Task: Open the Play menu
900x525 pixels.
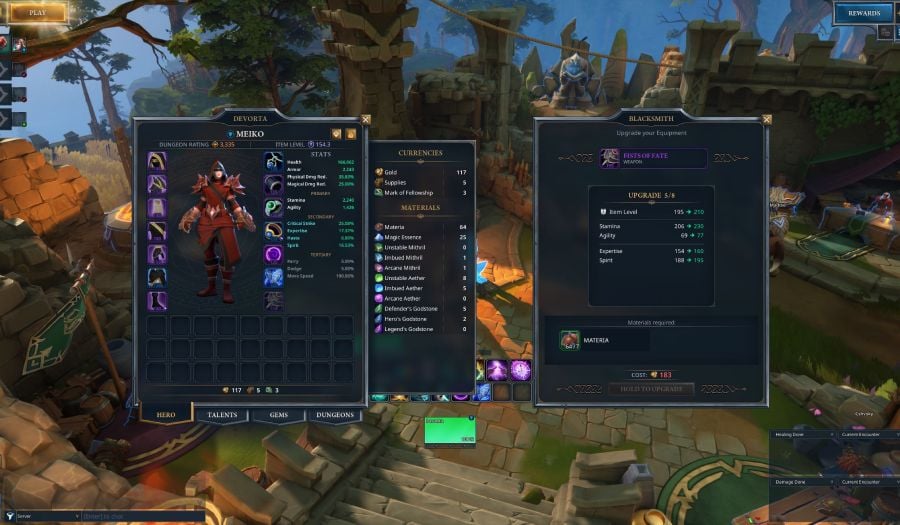Action: click(x=36, y=13)
